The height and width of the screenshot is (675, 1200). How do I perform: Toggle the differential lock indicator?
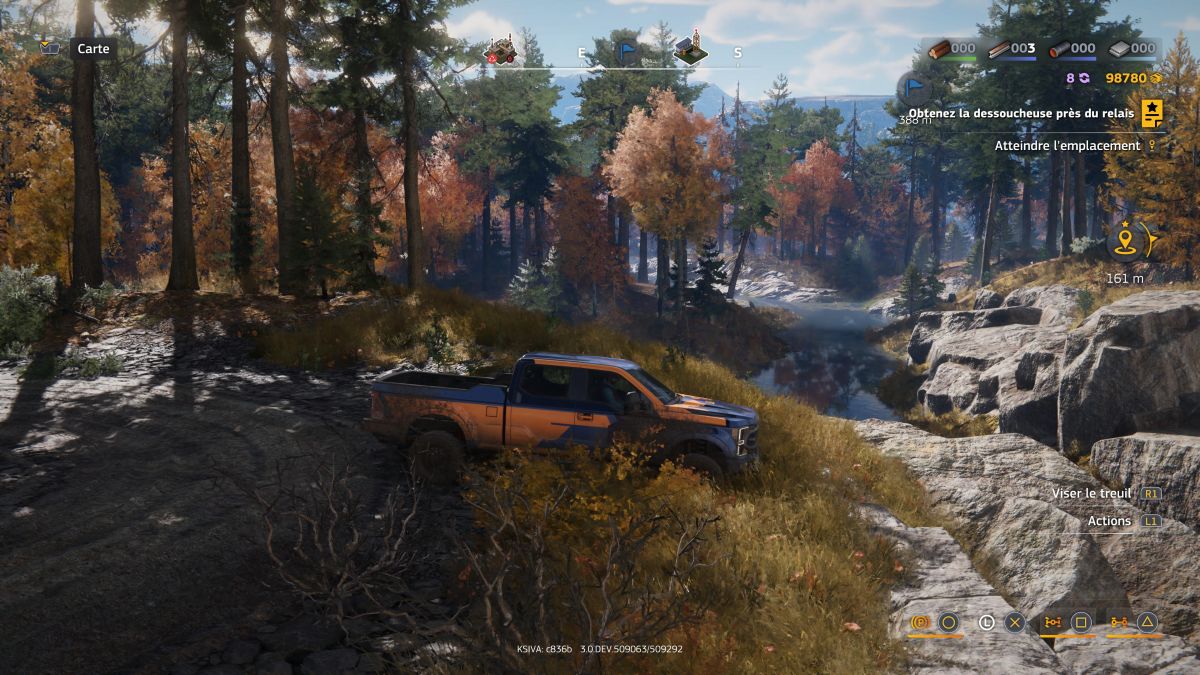pos(1118,623)
